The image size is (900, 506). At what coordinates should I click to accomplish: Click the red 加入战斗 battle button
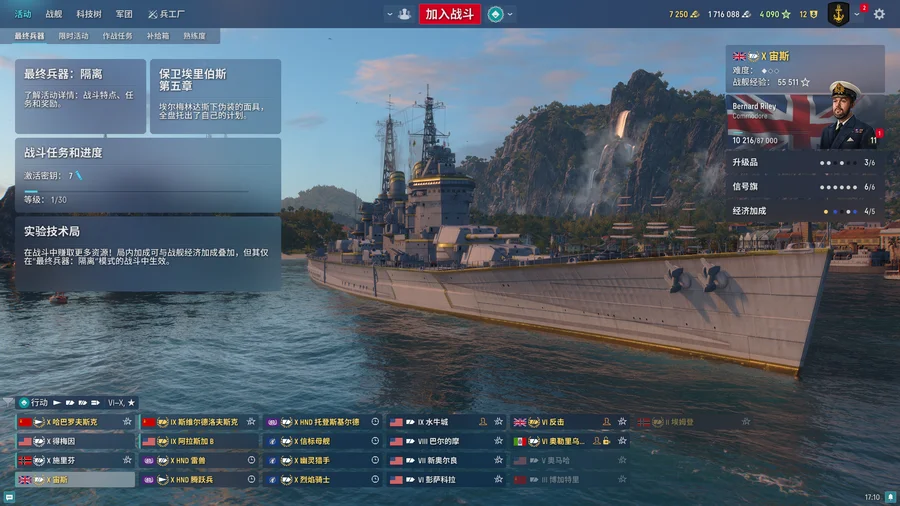pyautogui.click(x=451, y=14)
